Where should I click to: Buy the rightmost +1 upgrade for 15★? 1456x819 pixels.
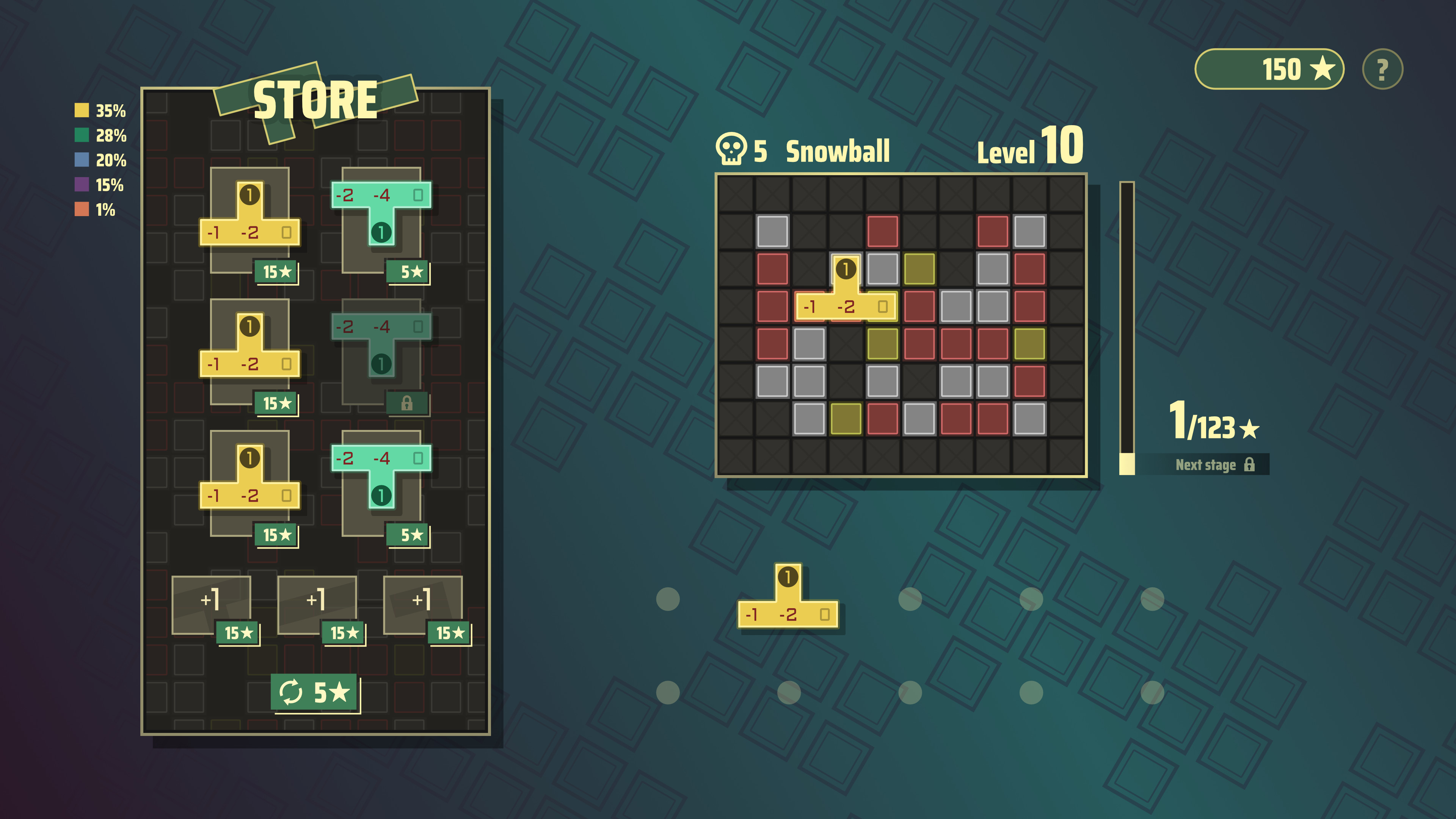pyautogui.click(x=450, y=633)
